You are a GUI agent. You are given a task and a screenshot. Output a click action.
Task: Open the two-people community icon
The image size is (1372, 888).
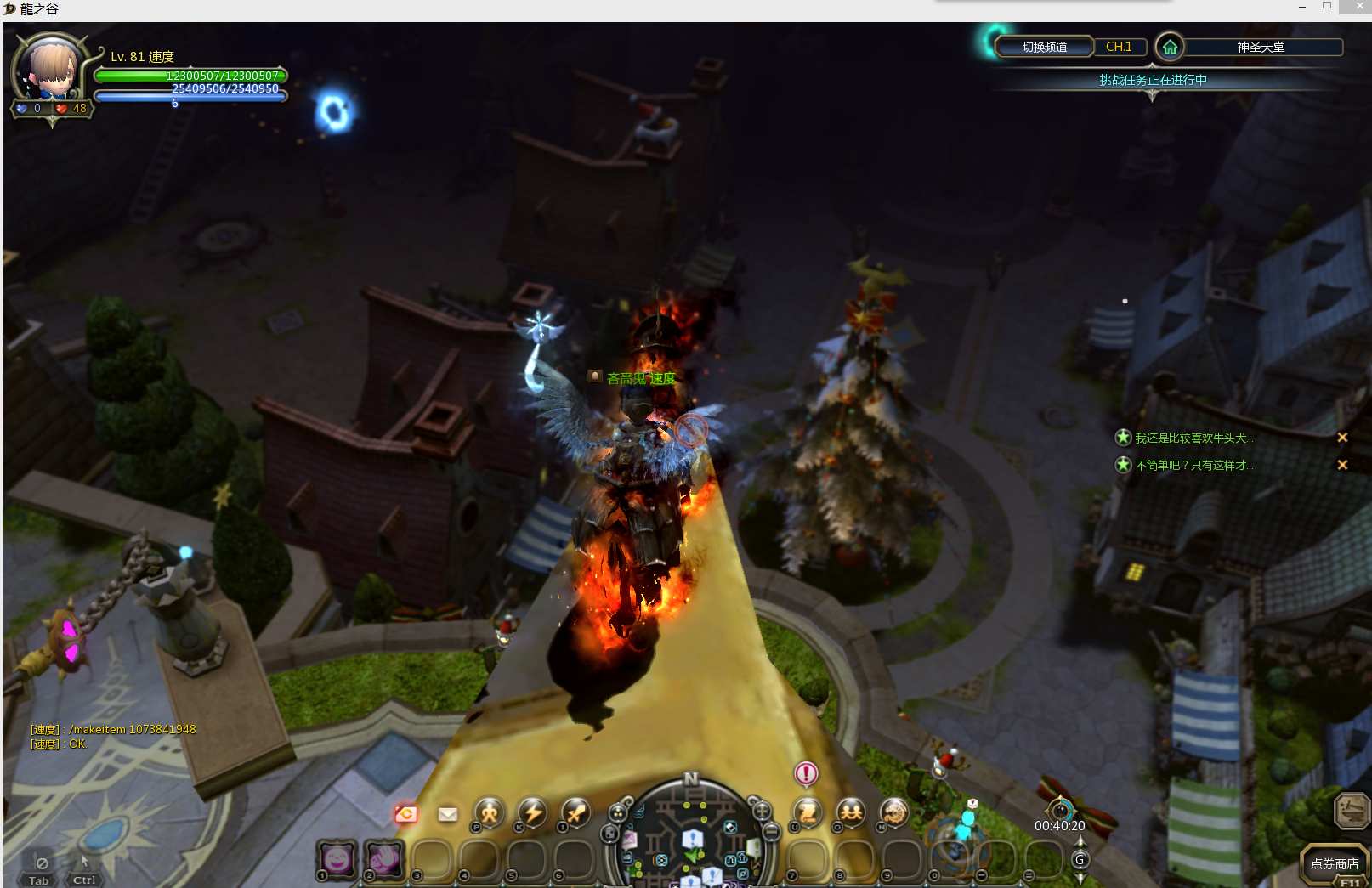pos(850,812)
